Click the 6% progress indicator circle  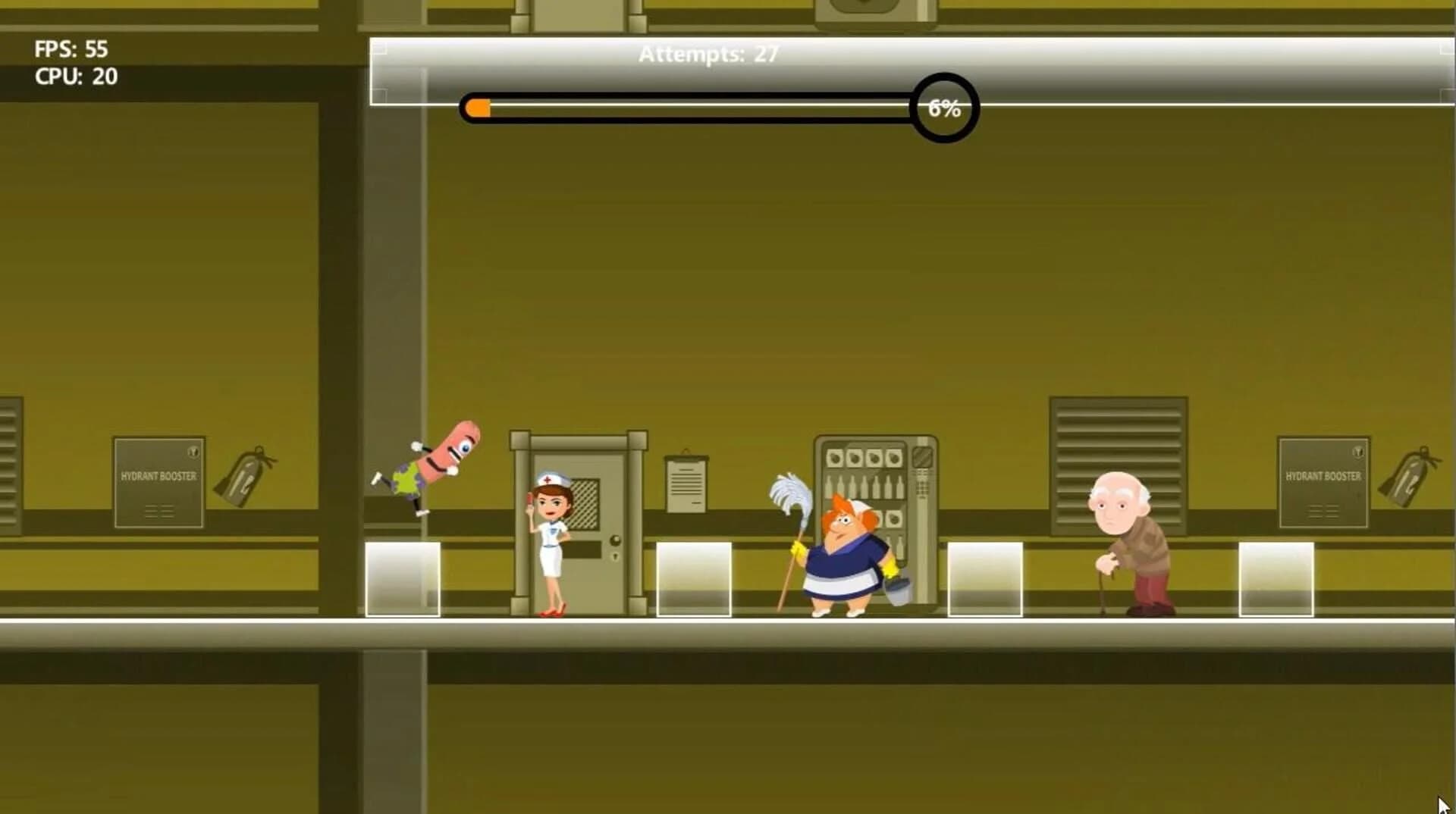pyautogui.click(x=943, y=108)
